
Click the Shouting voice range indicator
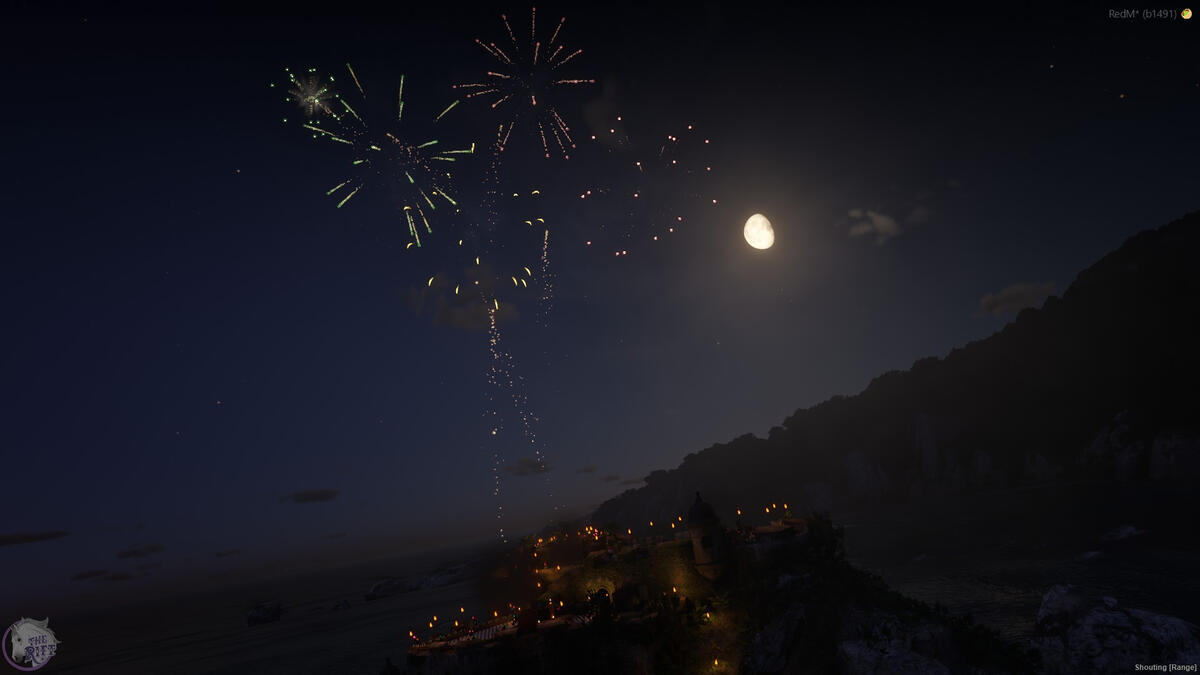pos(1164,667)
